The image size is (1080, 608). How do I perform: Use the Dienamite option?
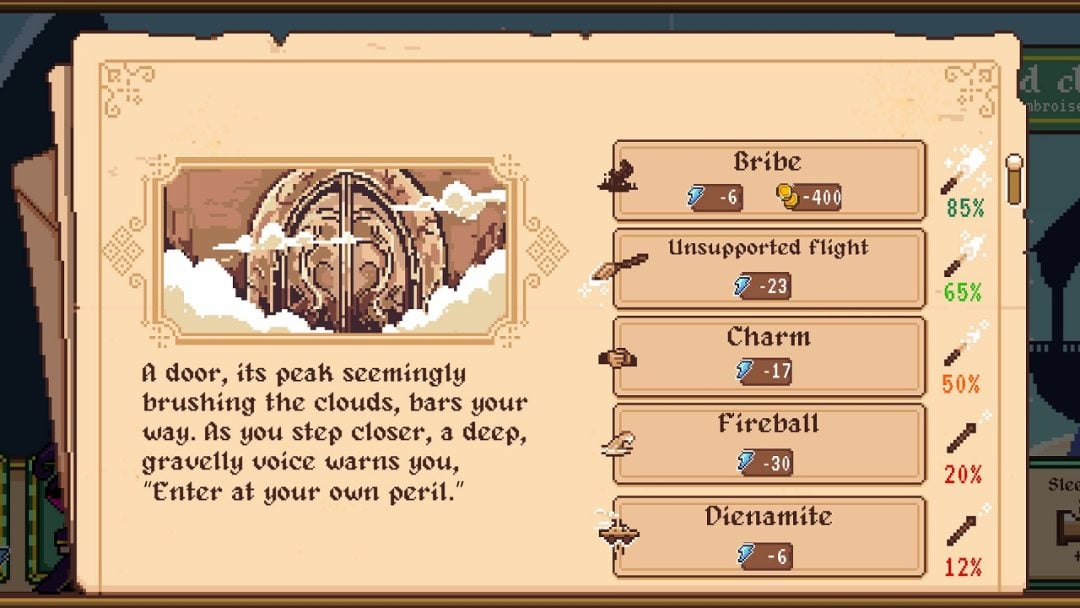tap(768, 535)
